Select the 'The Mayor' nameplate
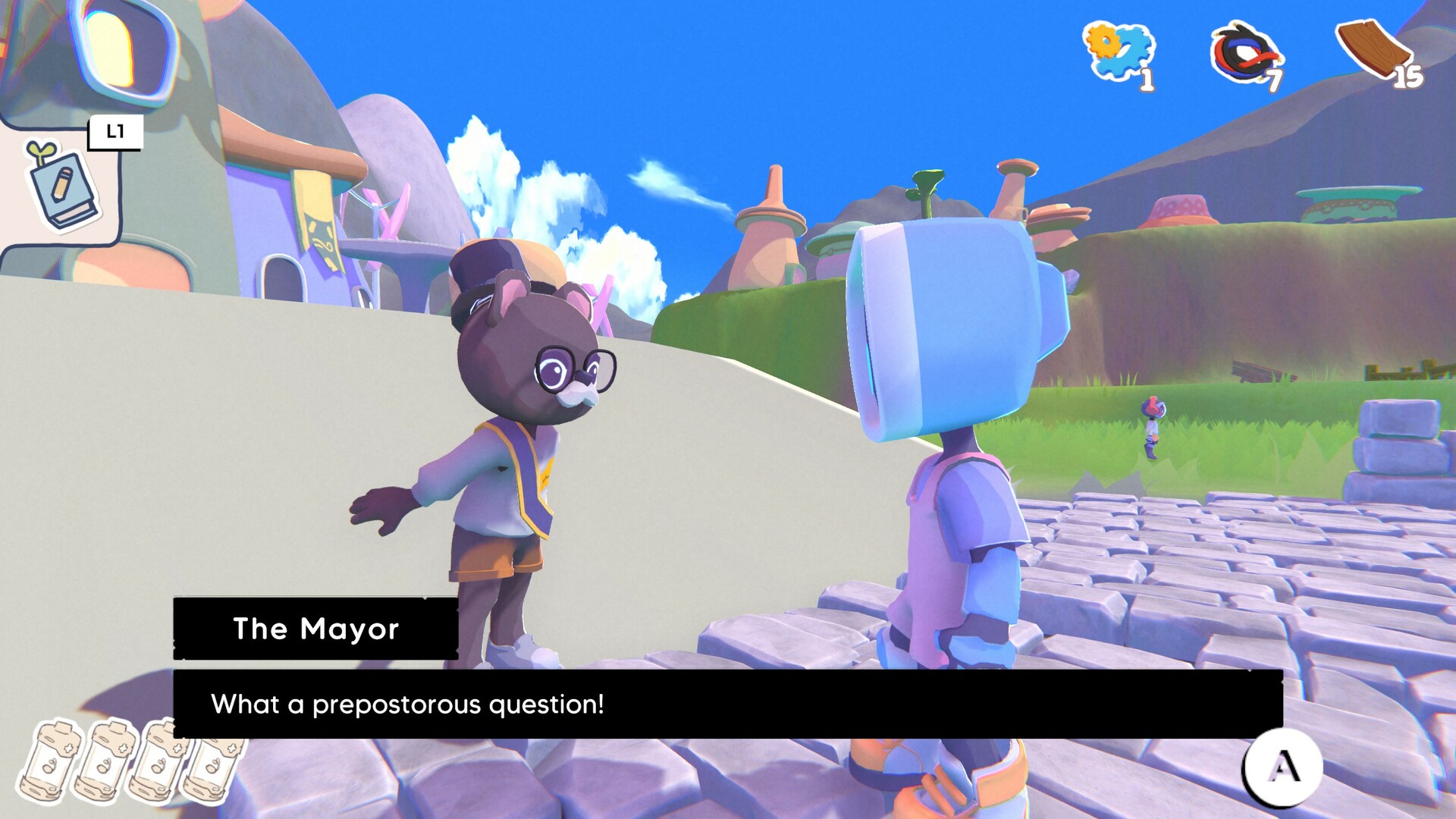 pos(315,629)
